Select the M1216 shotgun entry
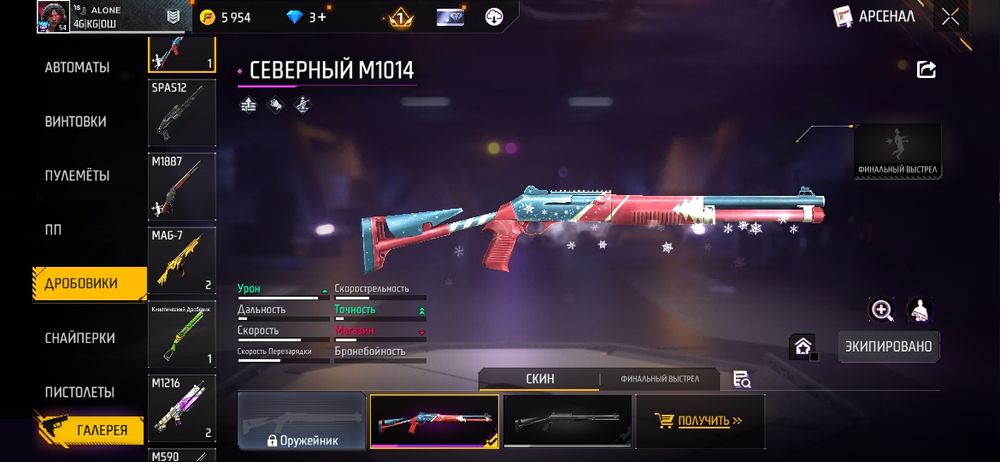This screenshot has height=462, width=1000. coord(182,408)
